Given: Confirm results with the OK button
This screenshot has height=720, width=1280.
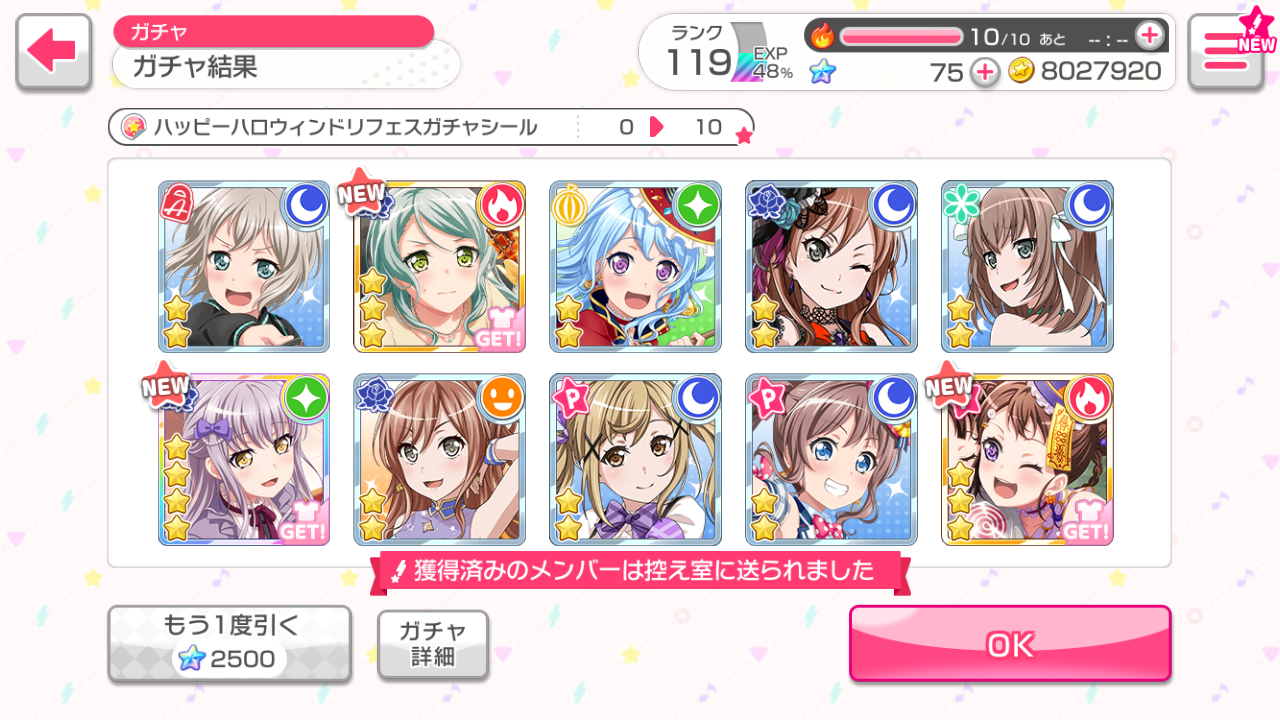Looking at the screenshot, I should tap(1010, 644).
